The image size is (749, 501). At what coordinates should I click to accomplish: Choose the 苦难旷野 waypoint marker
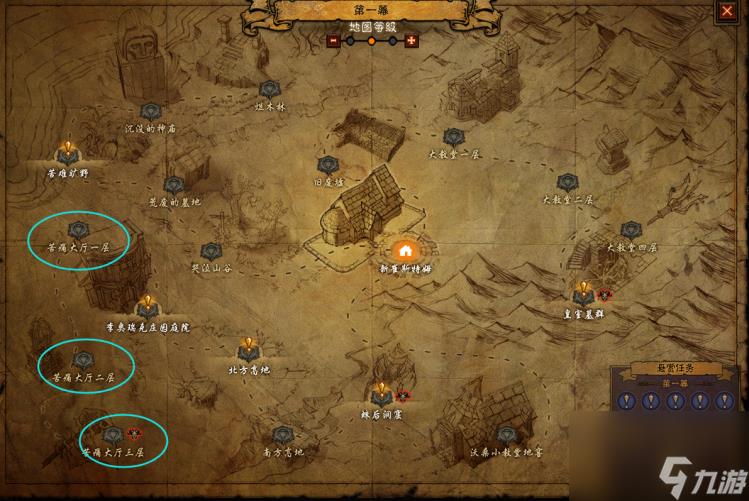[x=68, y=153]
